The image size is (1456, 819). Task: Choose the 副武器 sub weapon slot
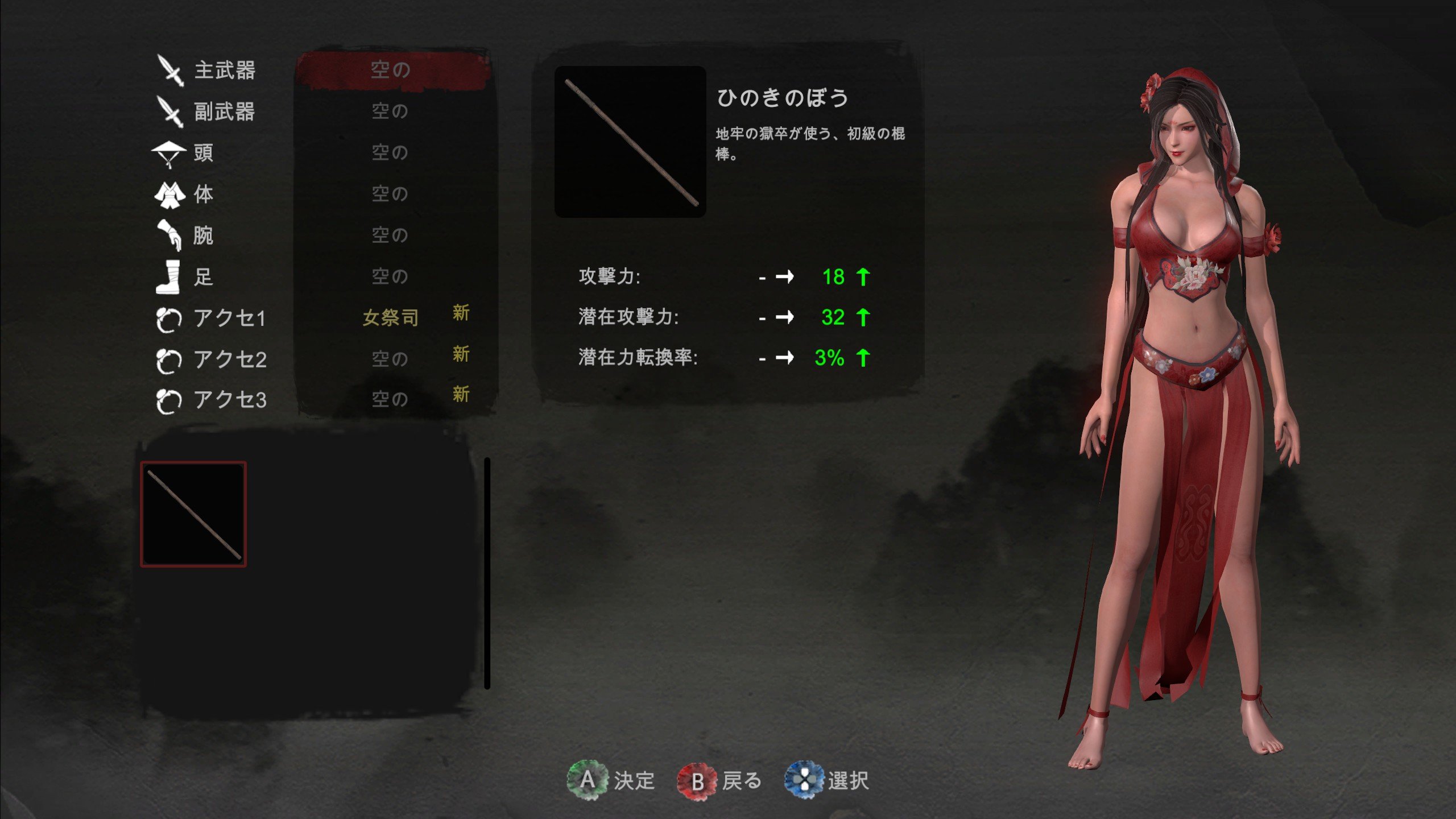pyautogui.click(x=390, y=111)
